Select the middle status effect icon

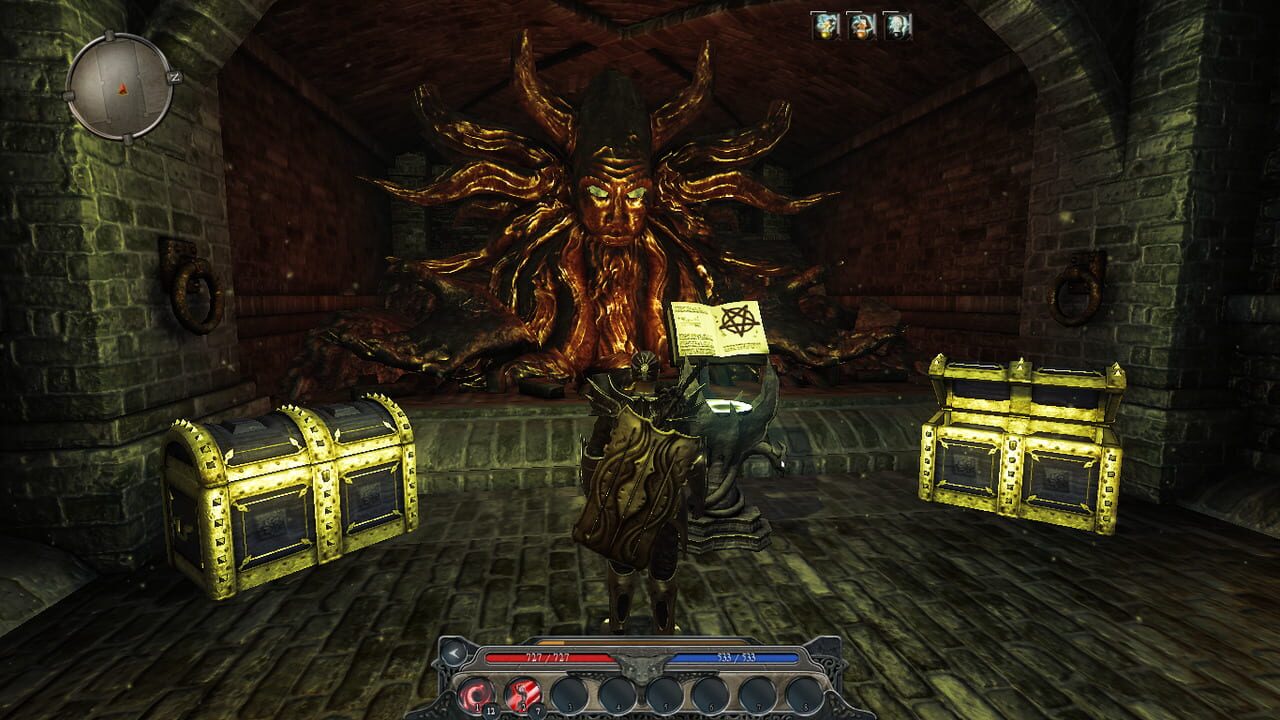[x=861, y=26]
